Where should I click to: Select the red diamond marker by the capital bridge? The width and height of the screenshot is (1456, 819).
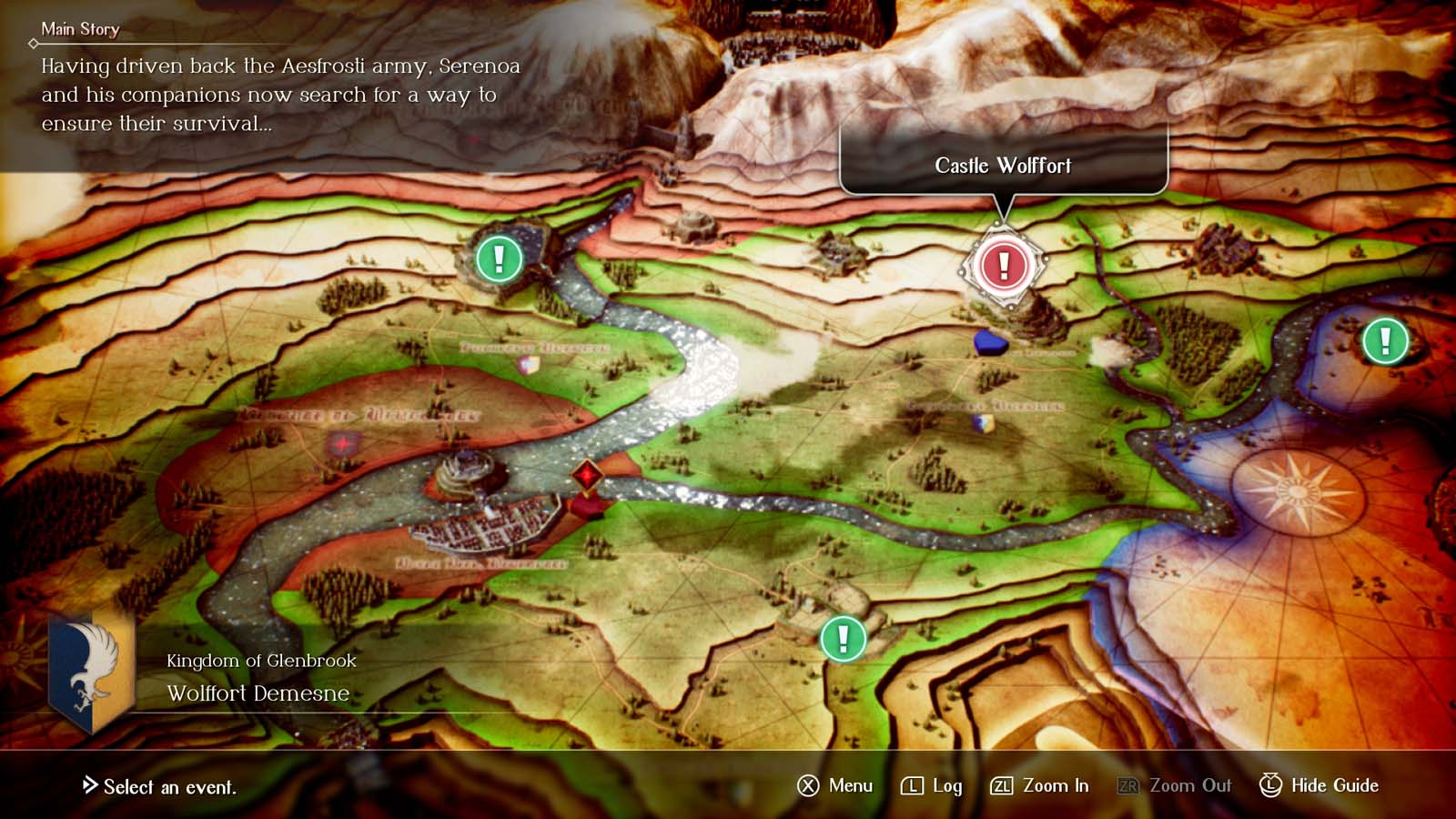pyautogui.click(x=589, y=473)
